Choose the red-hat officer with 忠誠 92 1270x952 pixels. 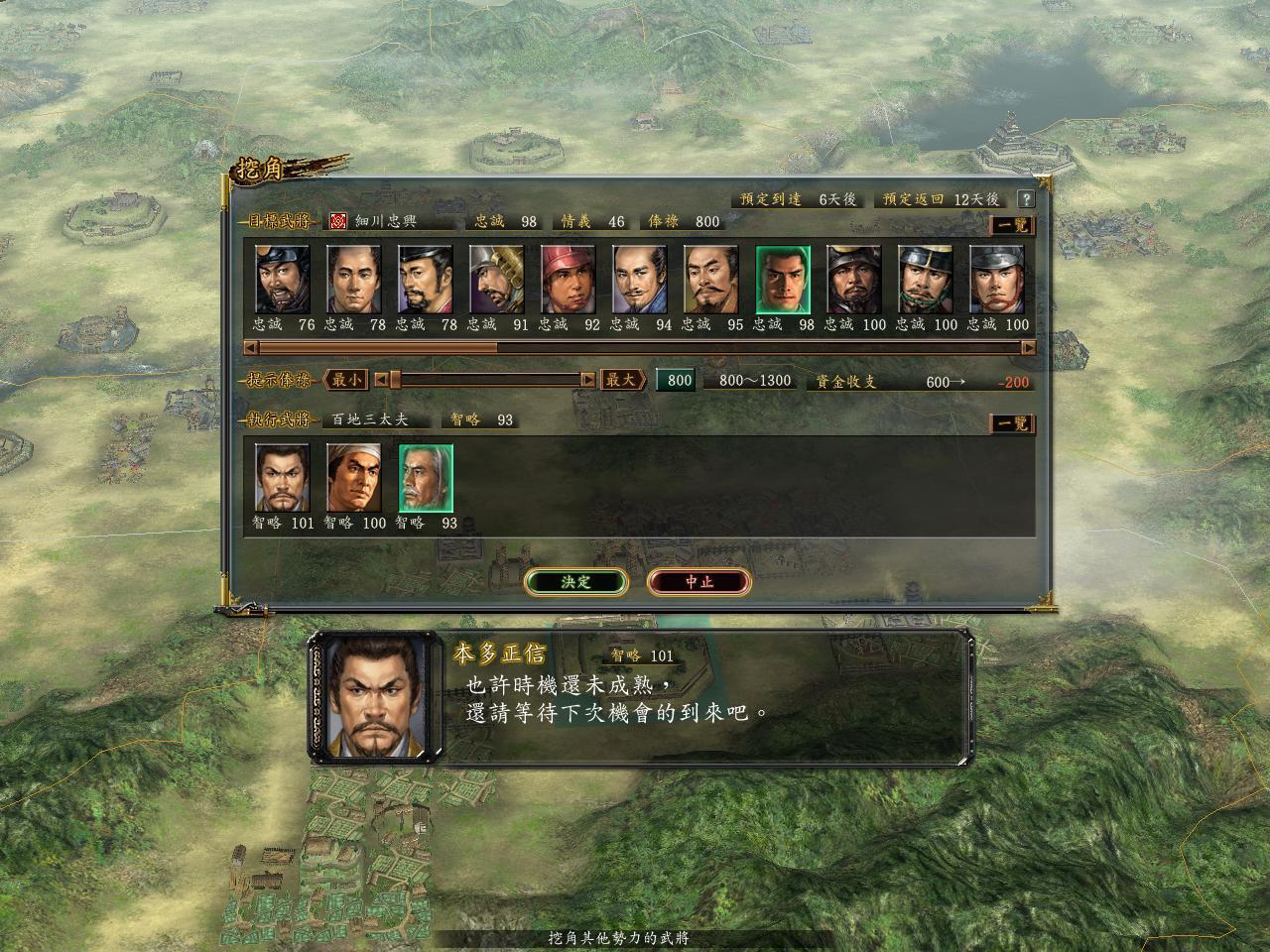point(569,281)
